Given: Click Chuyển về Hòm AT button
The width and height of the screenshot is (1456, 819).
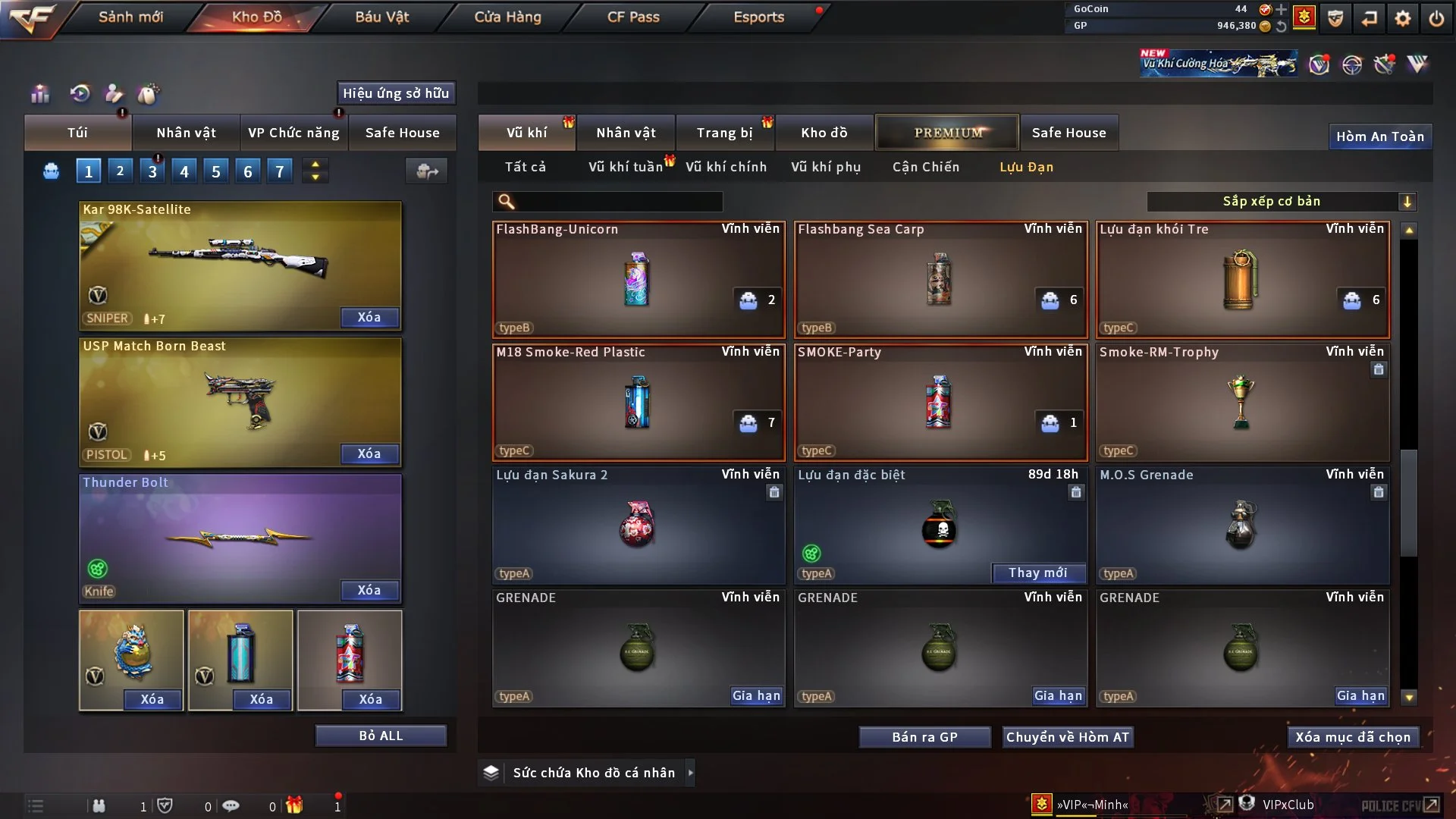Looking at the screenshot, I should tap(1067, 737).
